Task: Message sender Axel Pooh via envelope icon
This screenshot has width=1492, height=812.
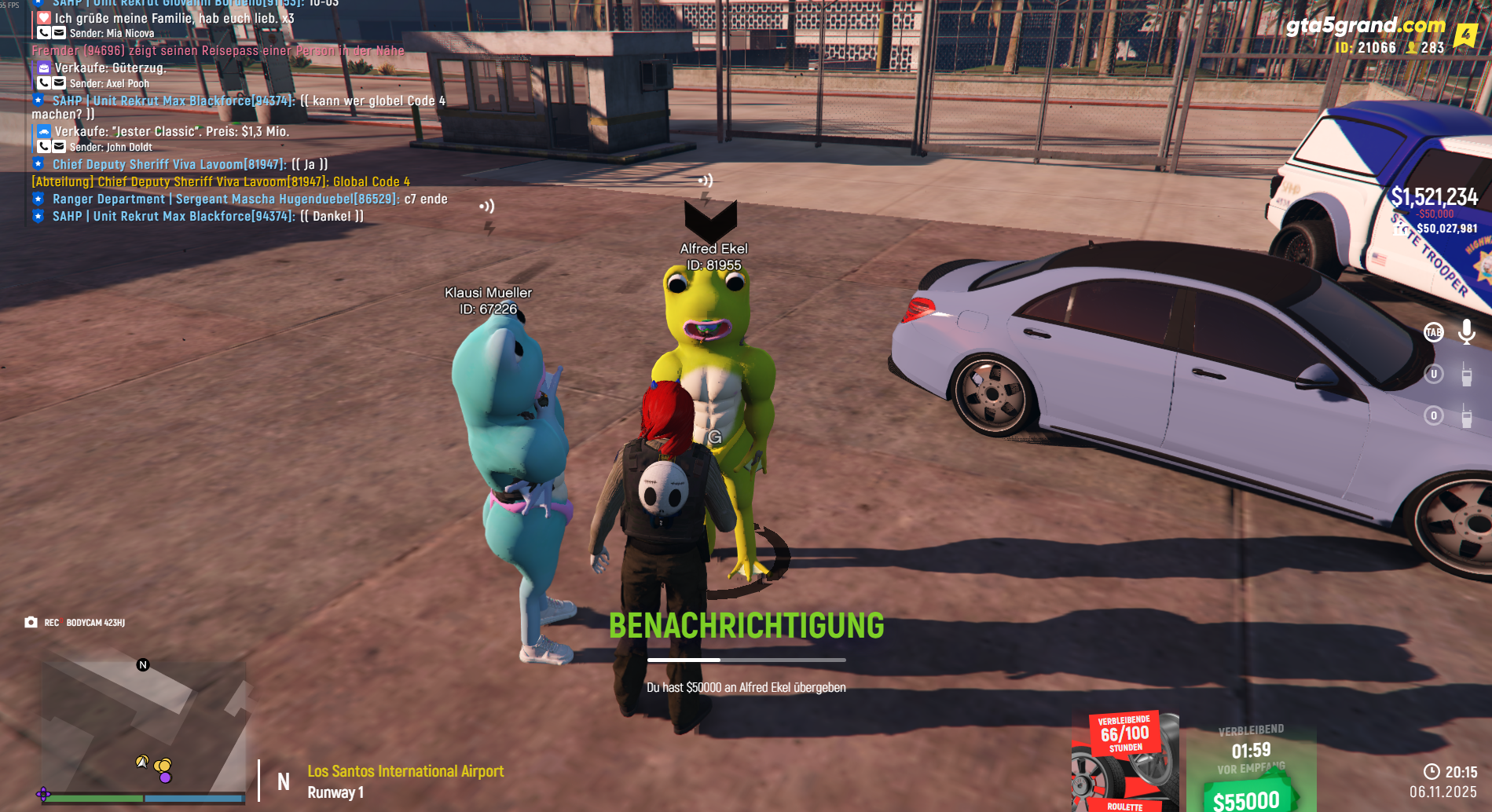Action: point(59,83)
